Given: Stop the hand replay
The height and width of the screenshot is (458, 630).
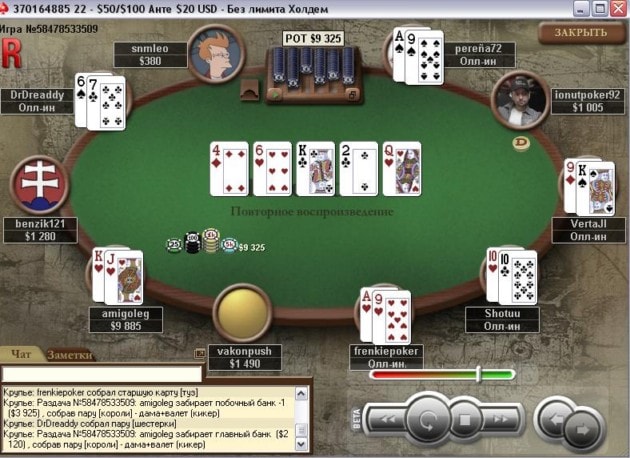Looking at the screenshot, I should coord(465,419).
